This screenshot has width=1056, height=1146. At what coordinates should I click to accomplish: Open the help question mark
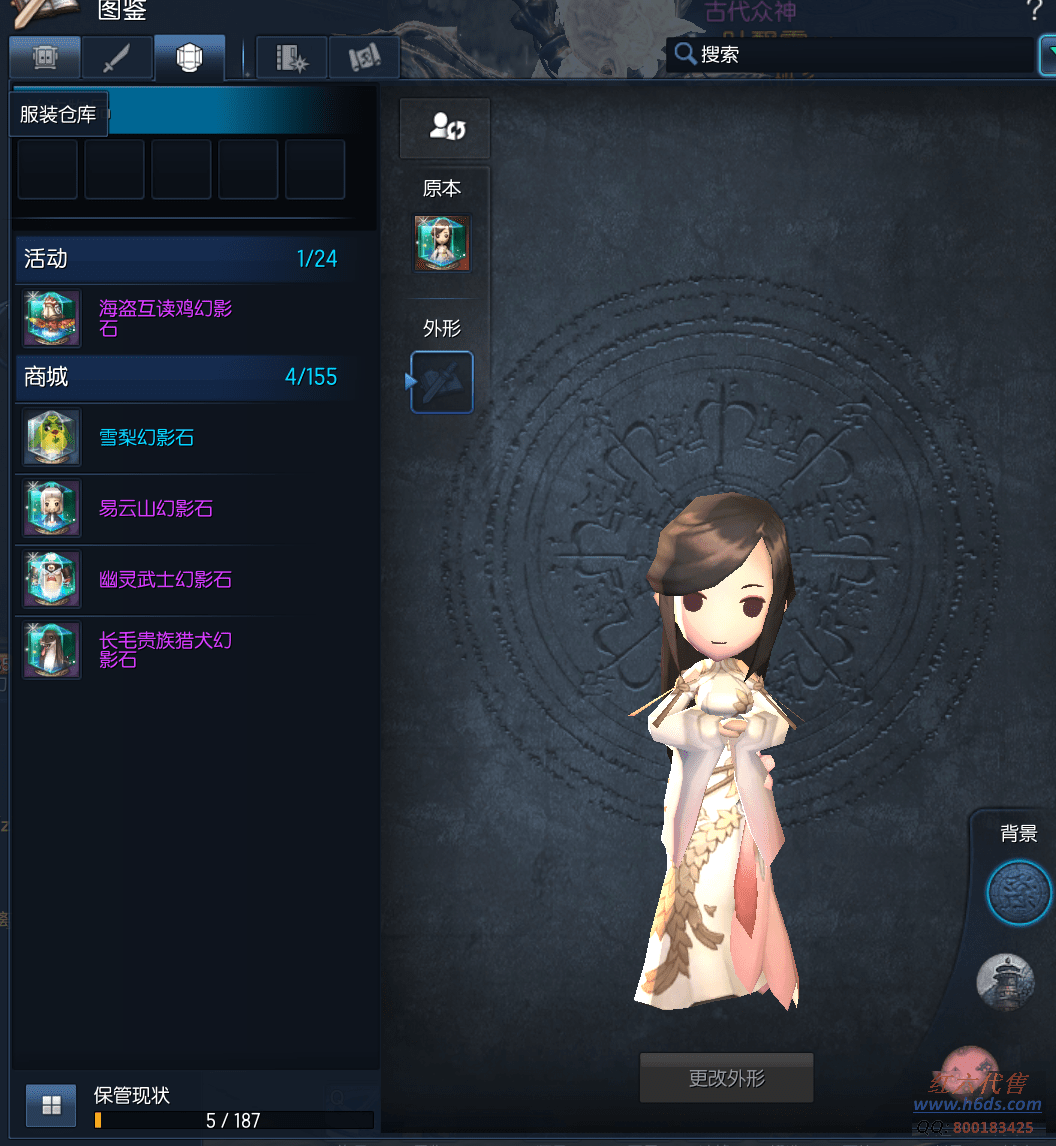coord(1034,12)
